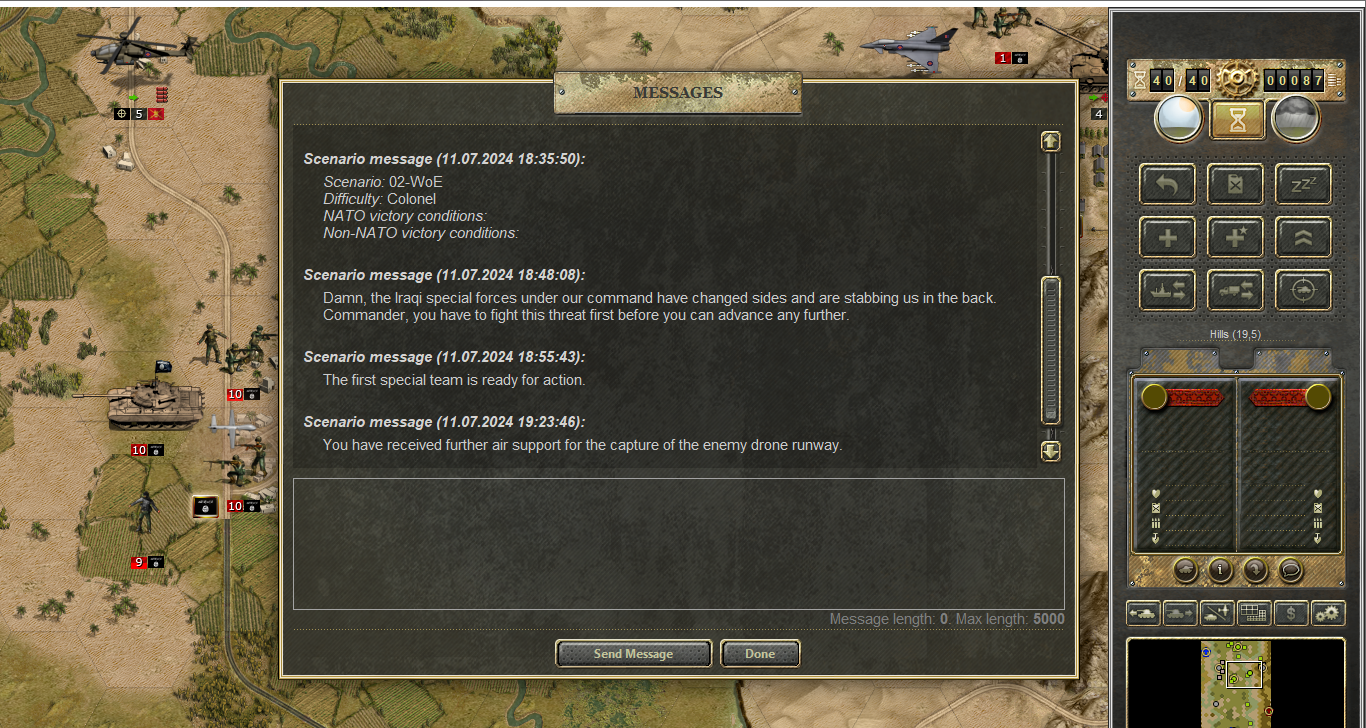Viewport: 1366px width, 728px height.
Task: Embark the unit on the ship transport
Action: [x=1167, y=290]
